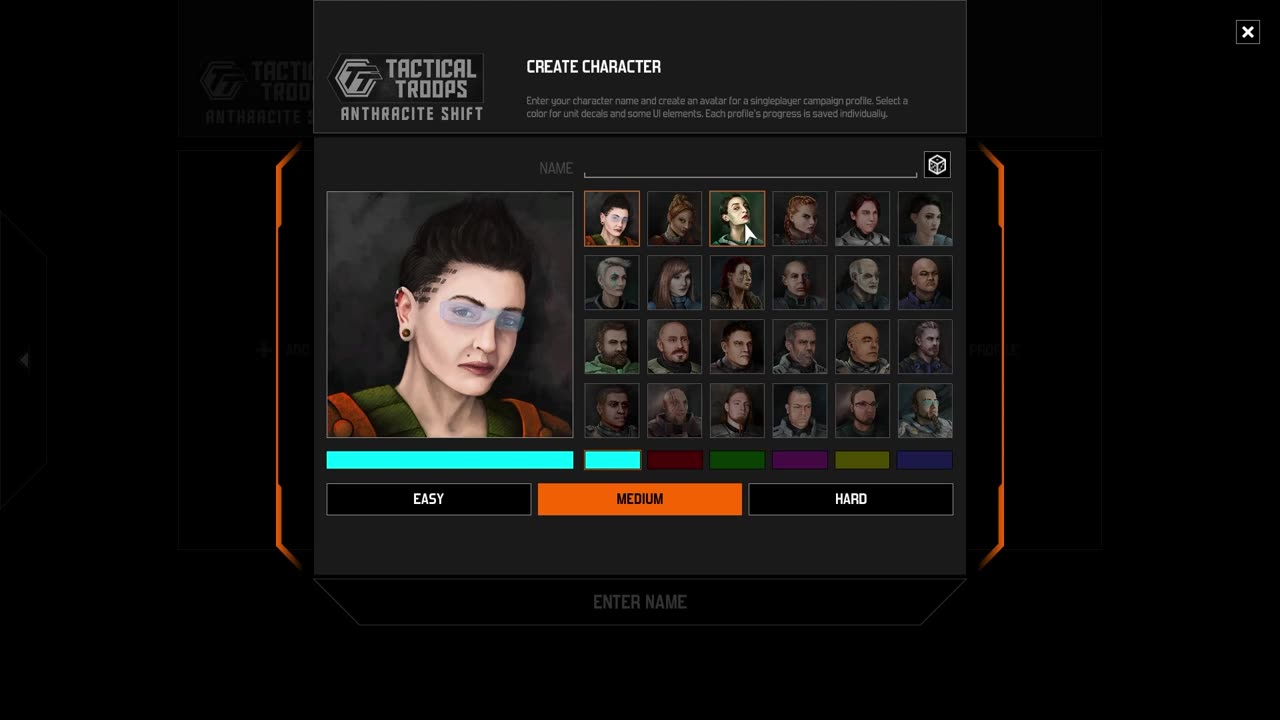This screenshot has width=1280, height=720.
Task: Pick the man with cyan glasses avatar
Action: (x=925, y=410)
